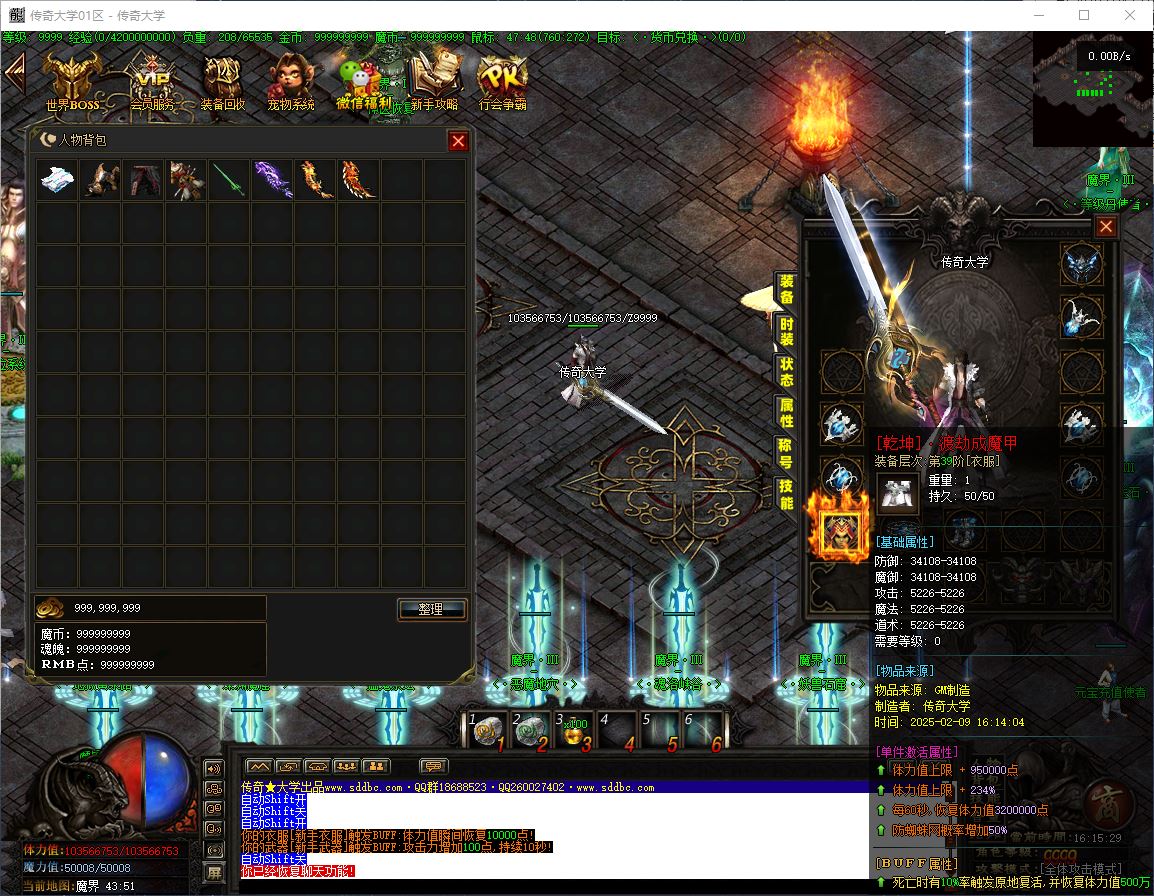The width and height of the screenshot is (1154, 896).
Task: Open the 宠物系统 pet system
Action: [290, 81]
